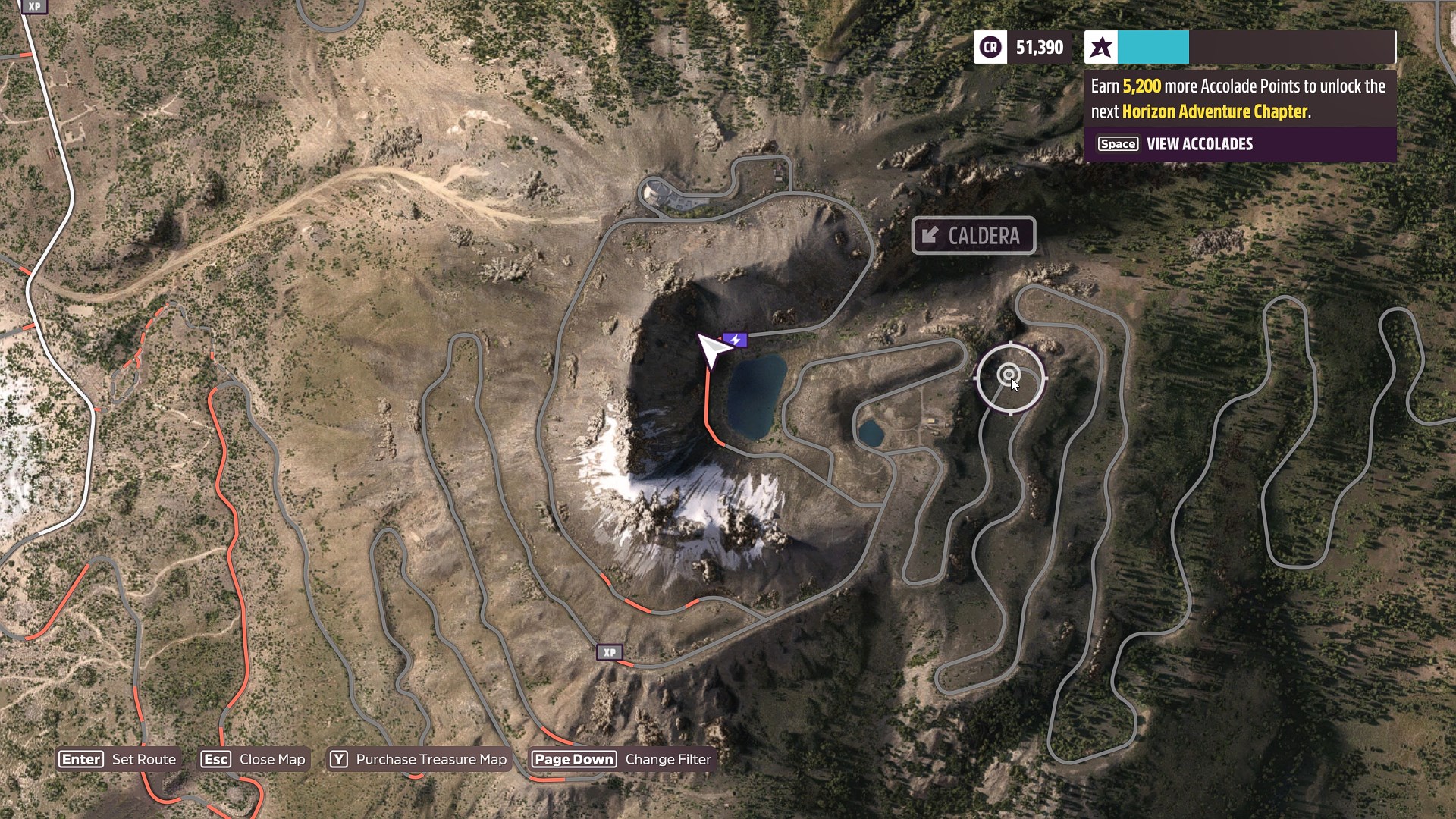Click the Set Route option

tap(118, 759)
